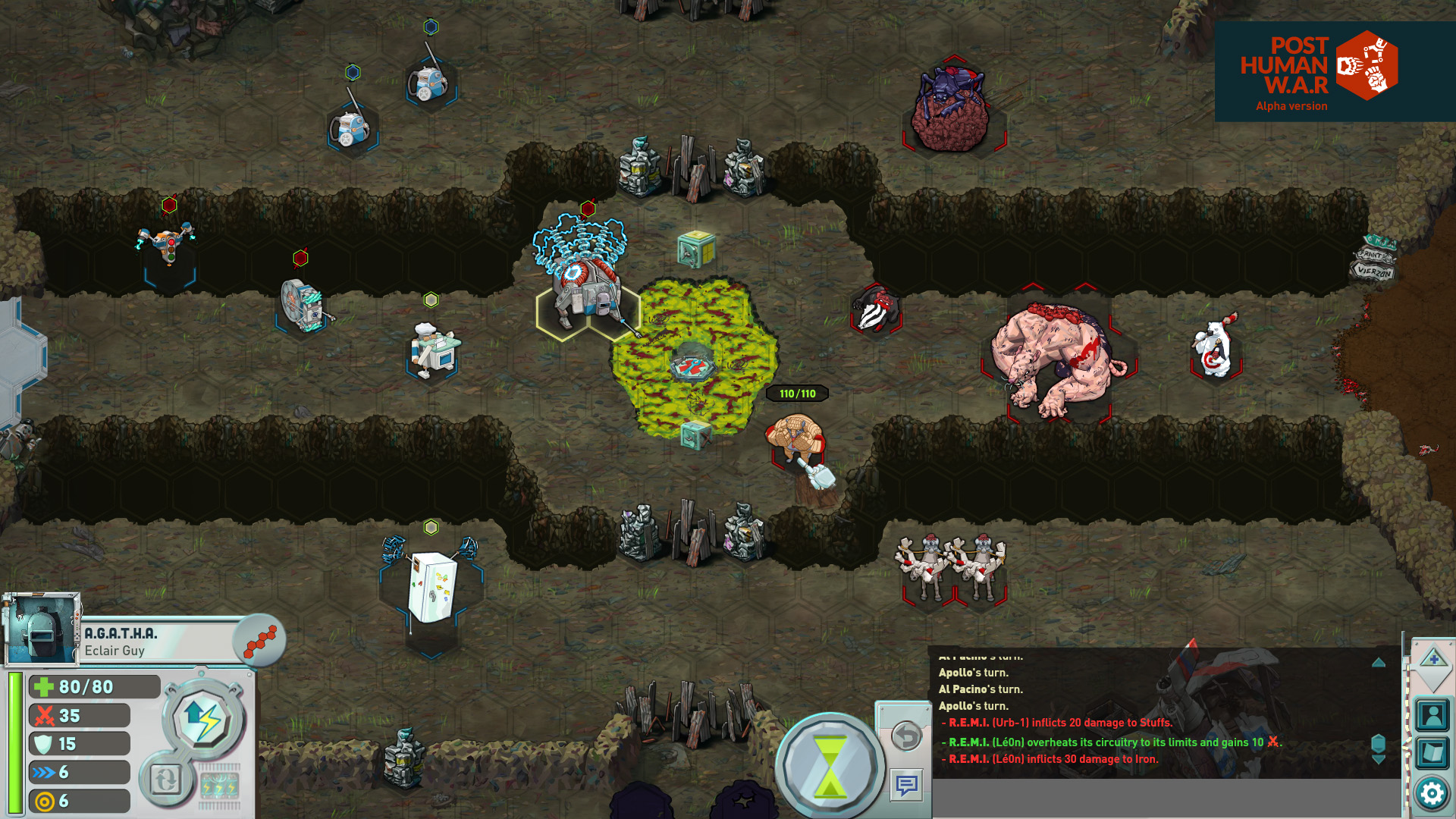
Task: Open the game manual book icon
Action: [1432, 752]
